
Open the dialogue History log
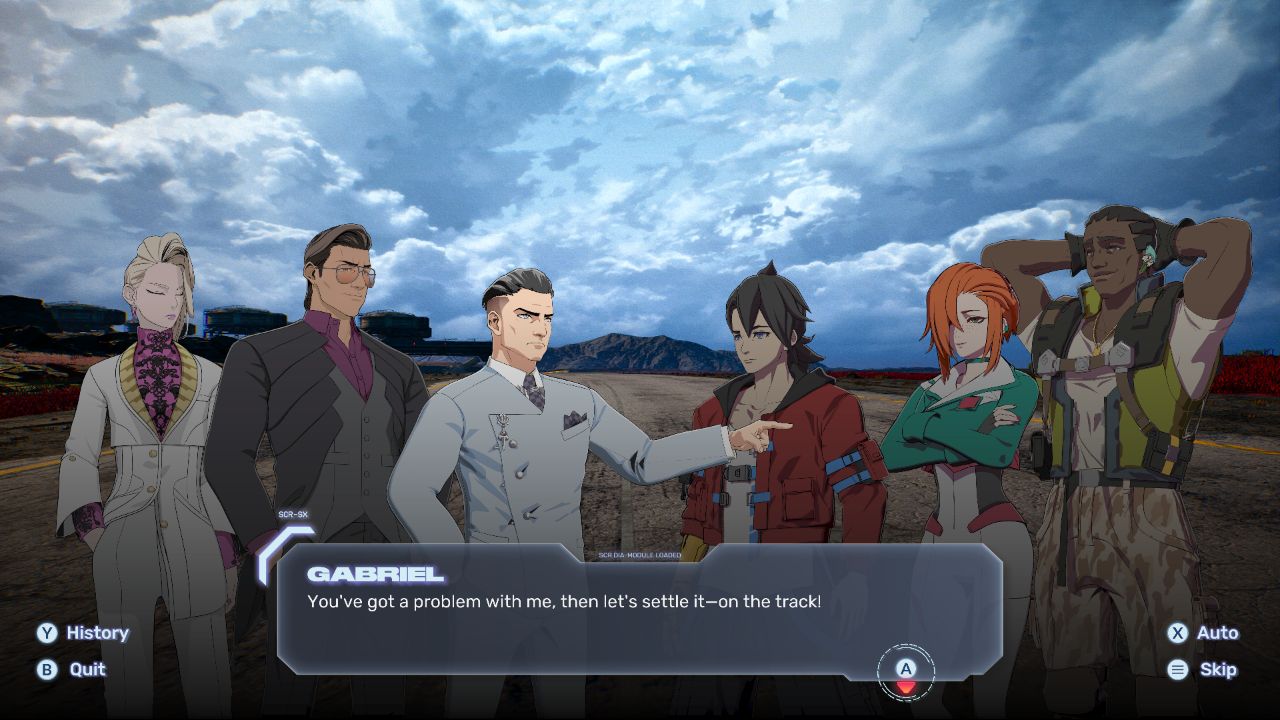[84, 633]
